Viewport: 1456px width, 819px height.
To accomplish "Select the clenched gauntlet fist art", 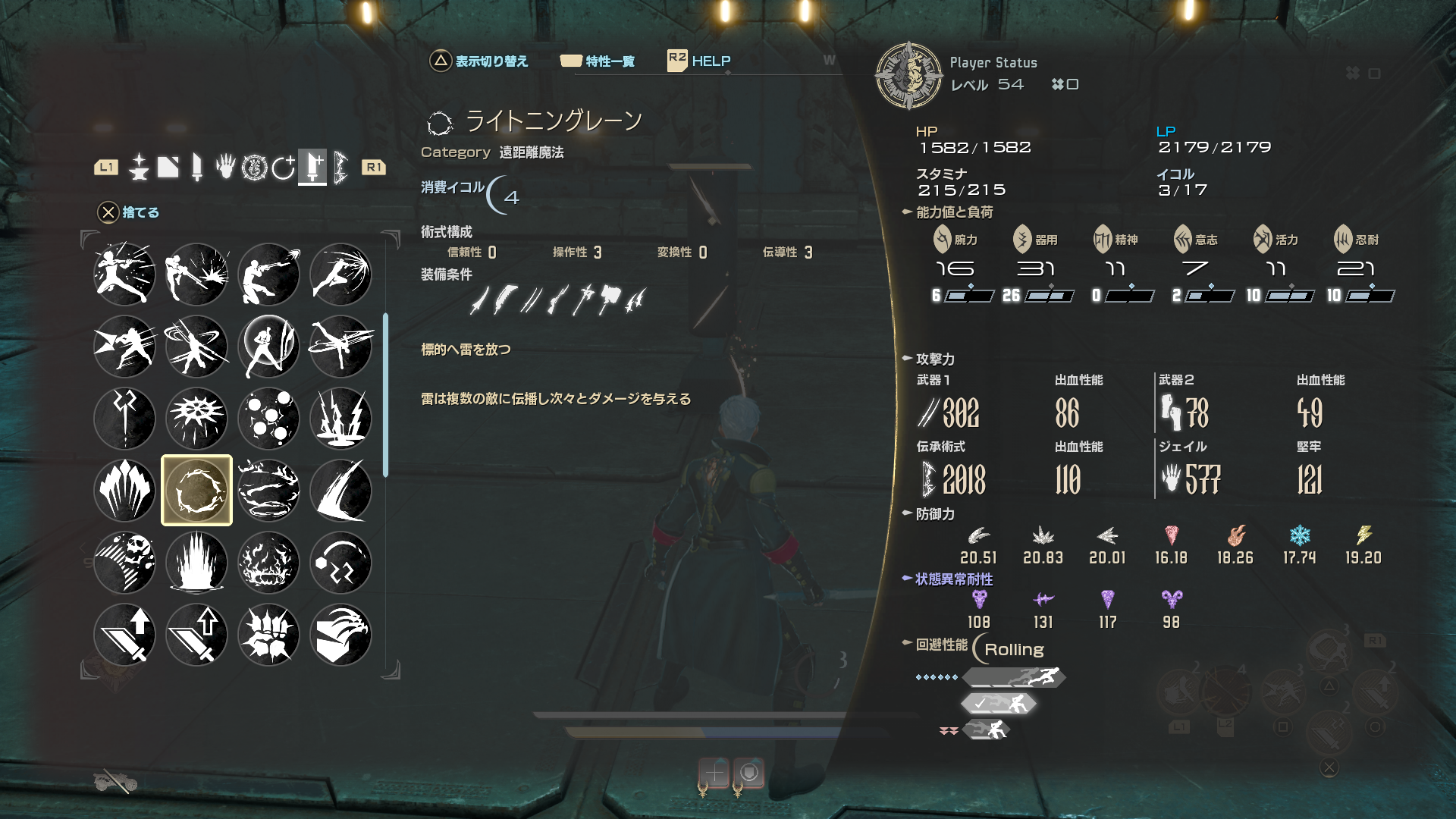I will [x=268, y=635].
